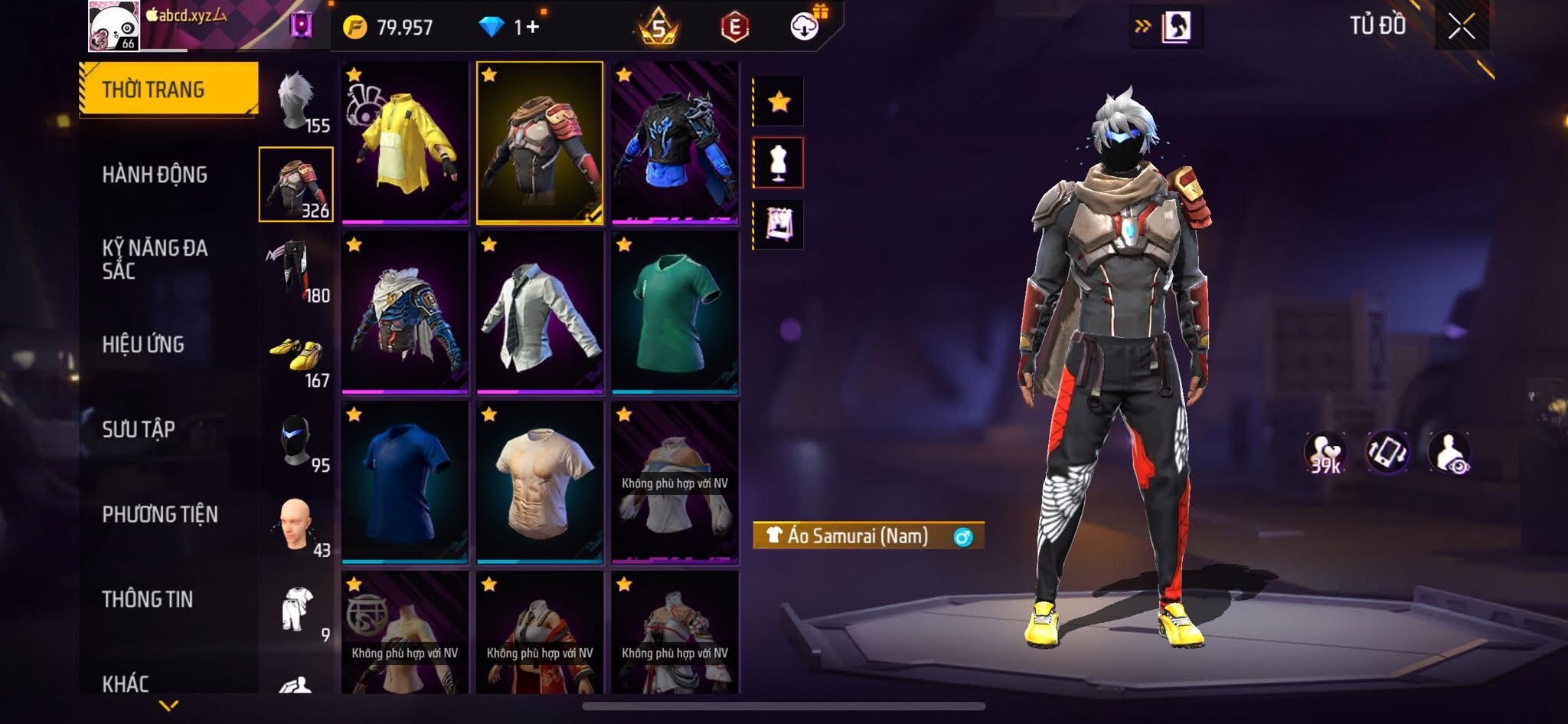Screen dimensions: 1568x724
Task: Open the pants category with 180 items
Action: tap(297, 270)
